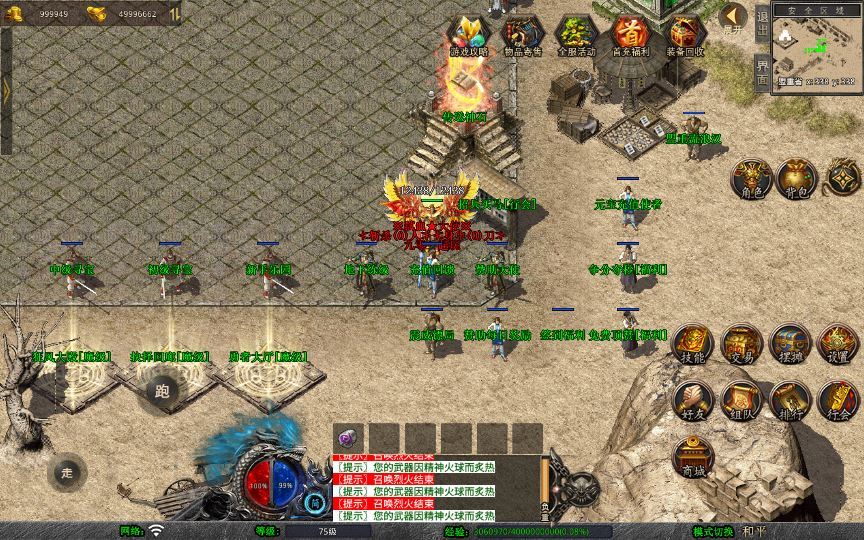The height and width of the screenshot is (540, 864).
Task: Open the 交易 trade menu
Action: click(741, 344)
